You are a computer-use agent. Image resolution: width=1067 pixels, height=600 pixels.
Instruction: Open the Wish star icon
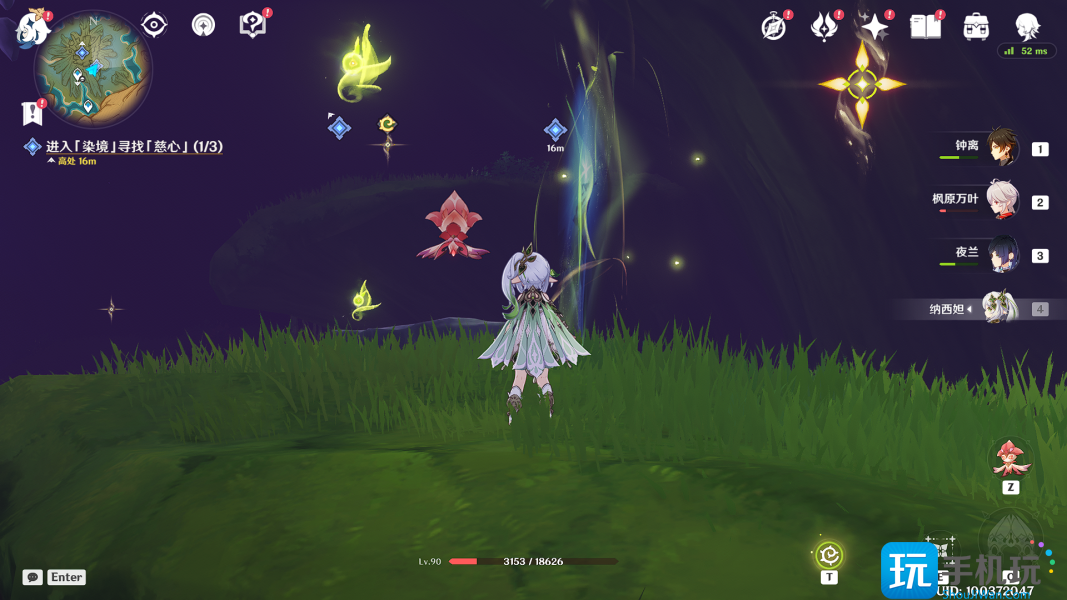click(x=875, y=27)
